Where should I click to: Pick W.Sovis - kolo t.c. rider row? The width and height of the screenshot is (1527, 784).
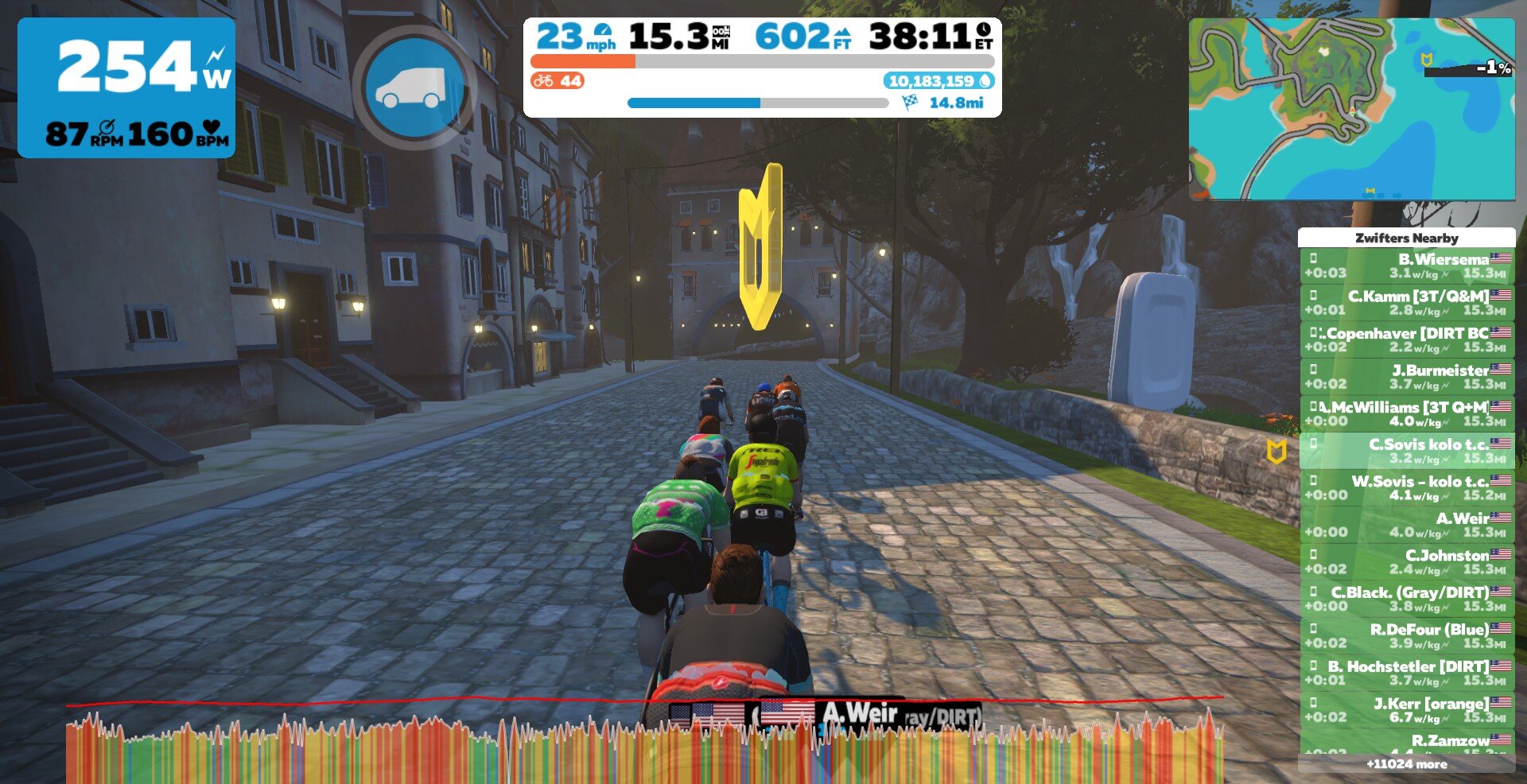tap(1407, 488)
